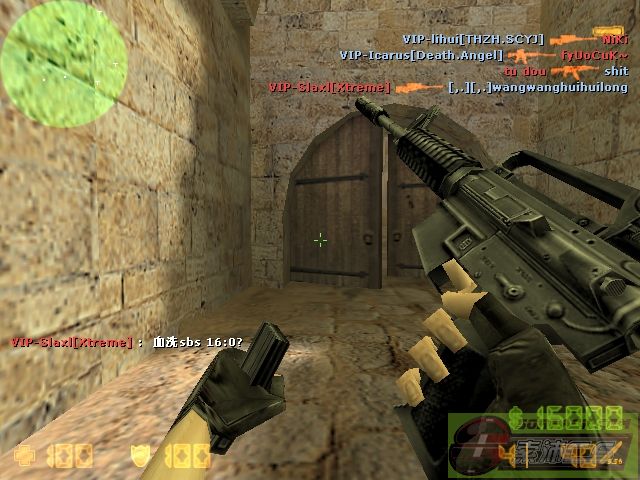This screenshot has width=640, height=480.
Task: Click the armor shield icon
Action: tap(143, 457)
